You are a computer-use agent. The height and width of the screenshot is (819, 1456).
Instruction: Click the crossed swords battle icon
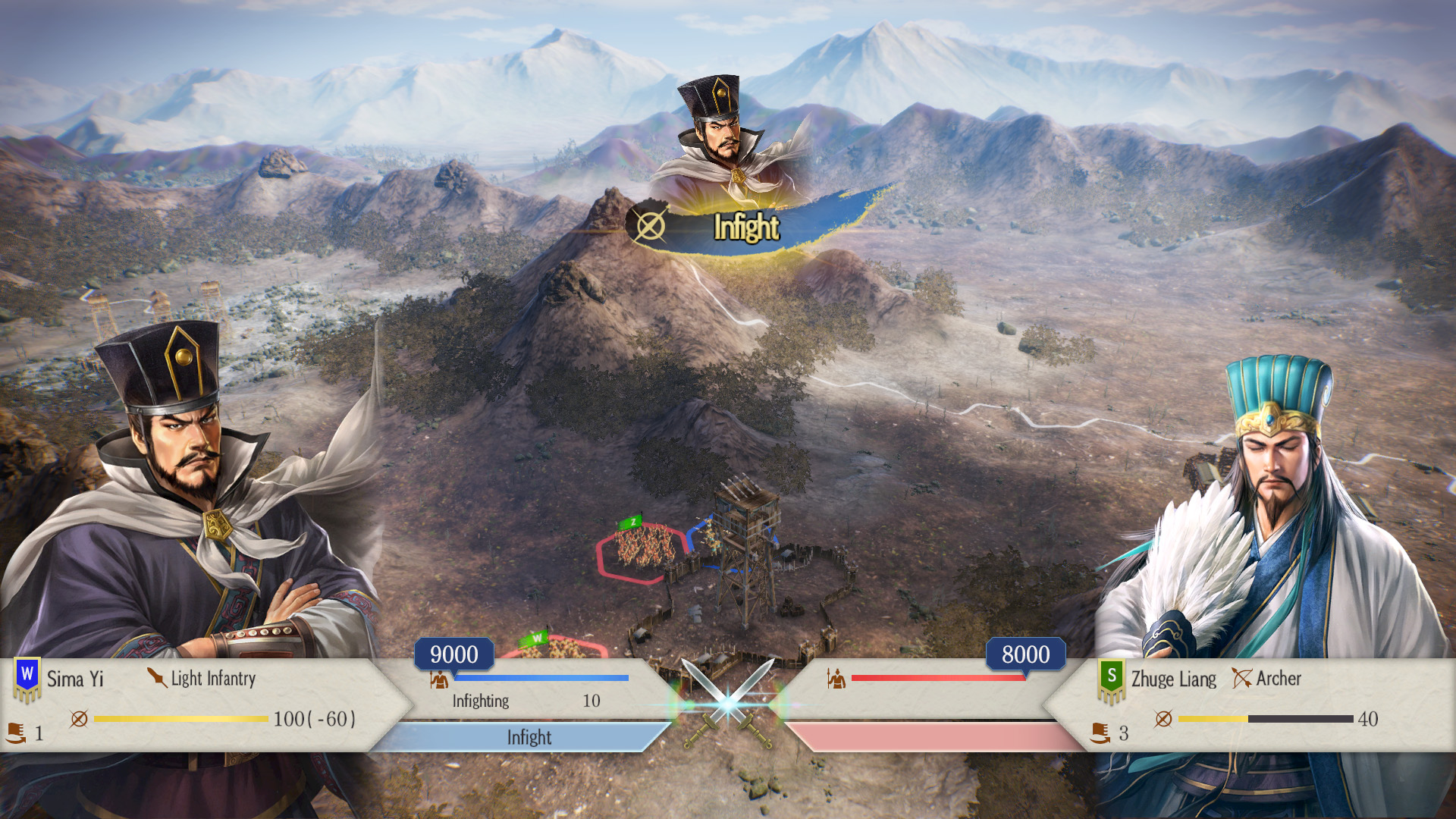click(x=728, y=703)
